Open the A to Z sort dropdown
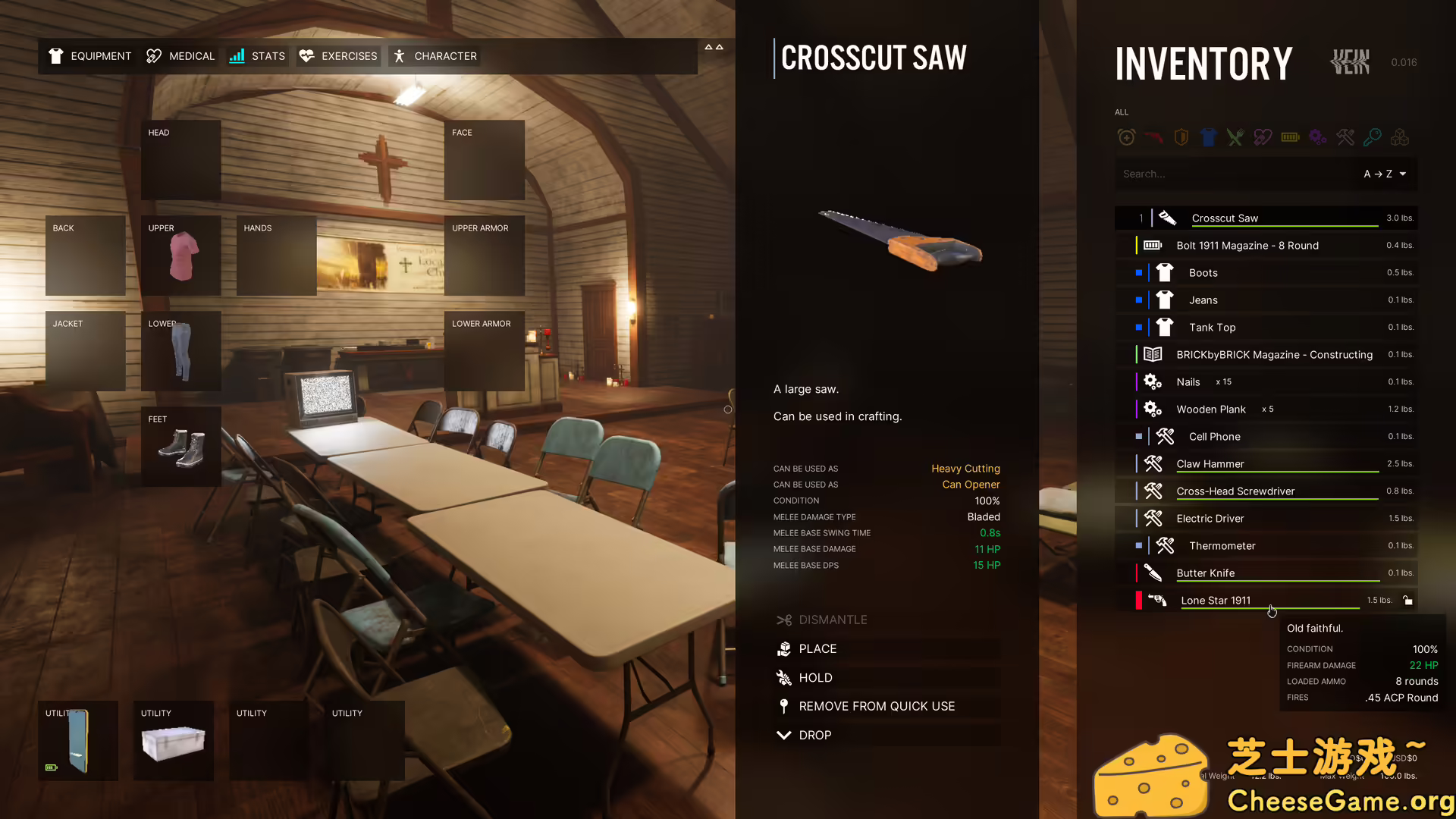 click(x=1385, y=174)
